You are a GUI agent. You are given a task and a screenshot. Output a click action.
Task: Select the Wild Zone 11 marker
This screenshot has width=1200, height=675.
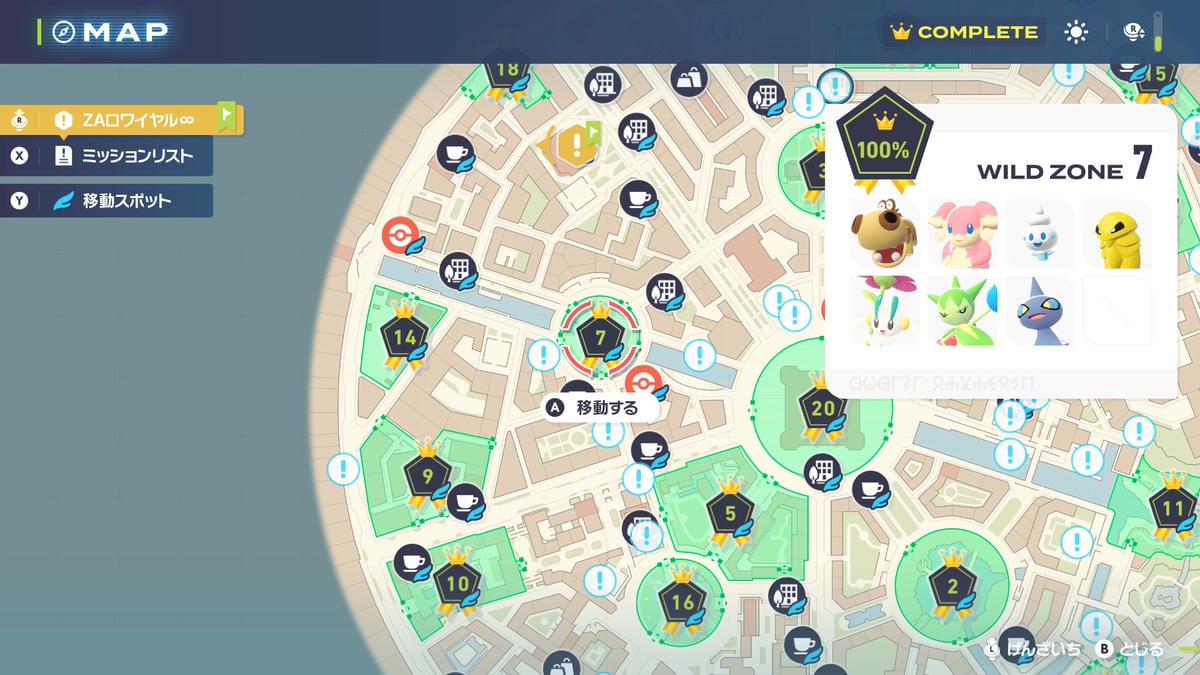[1171, 508]
